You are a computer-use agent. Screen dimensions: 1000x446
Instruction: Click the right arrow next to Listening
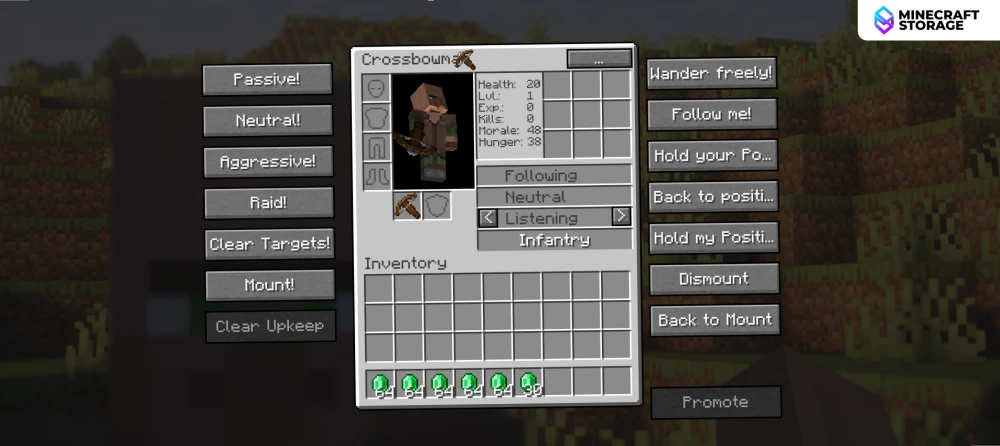[621, 216]
